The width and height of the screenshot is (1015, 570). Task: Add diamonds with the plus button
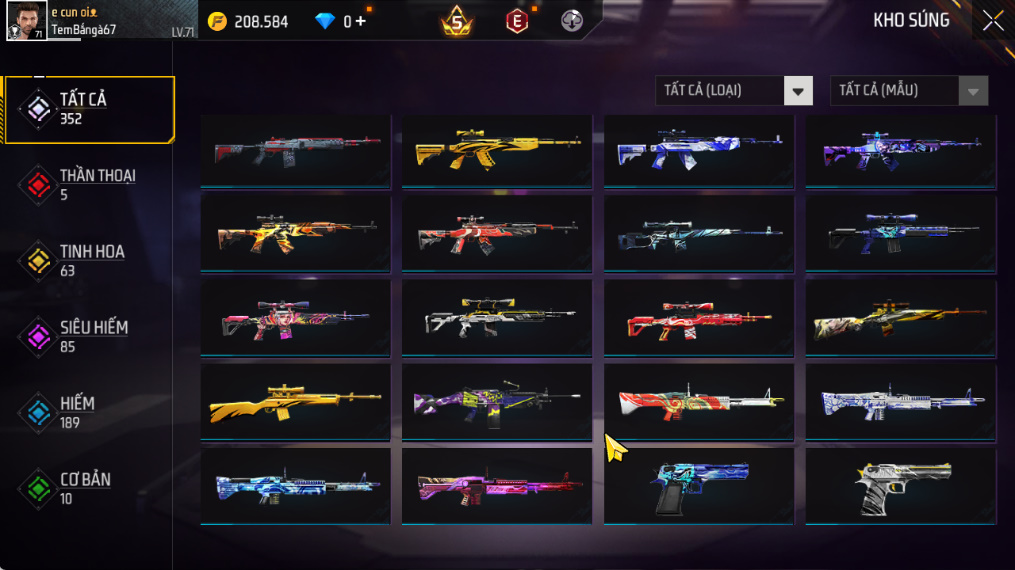(360, 21)
